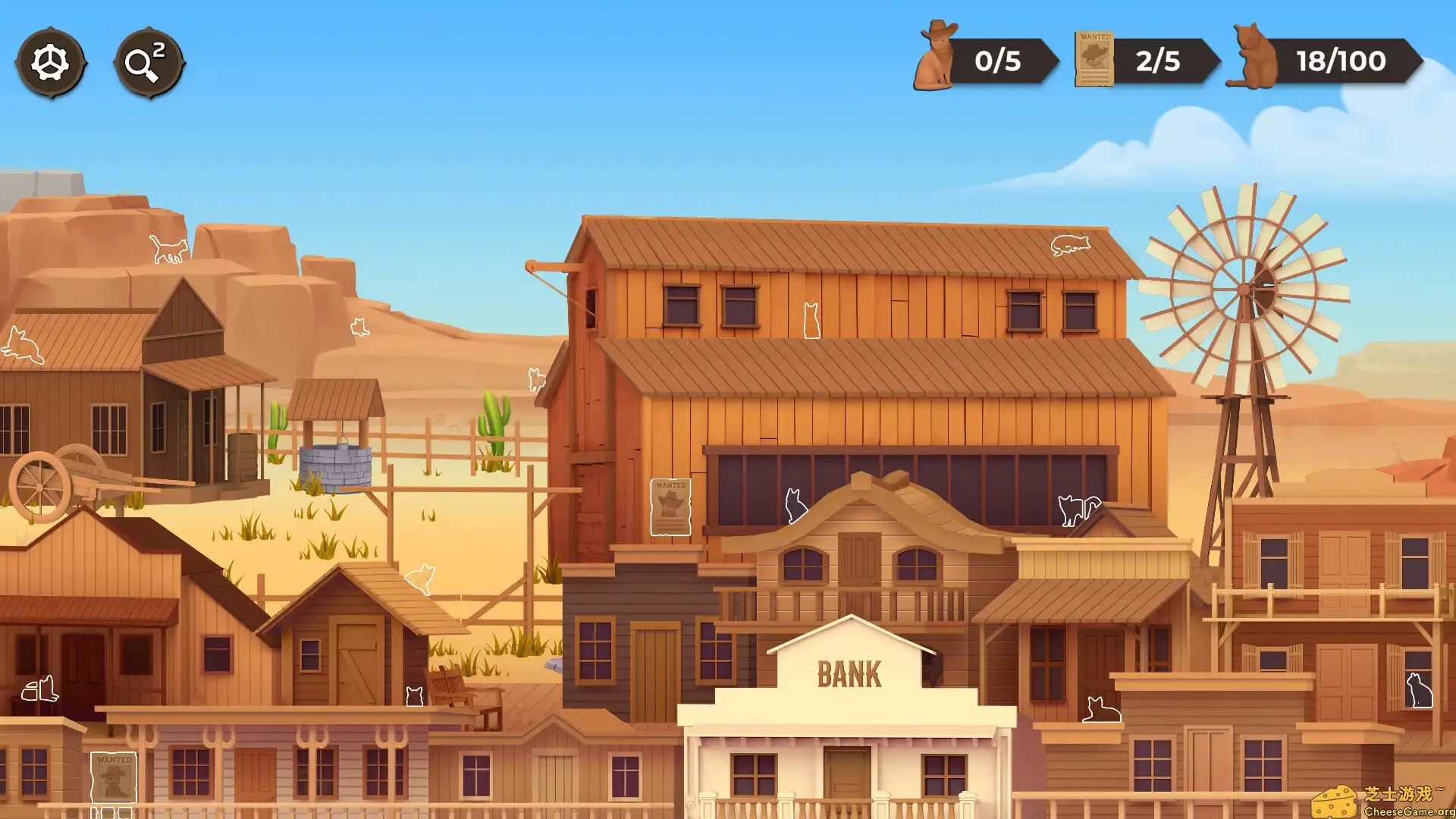Select the cat outline in the barn window gap
The image size is (1456, 819).
(x=811, y=318)
